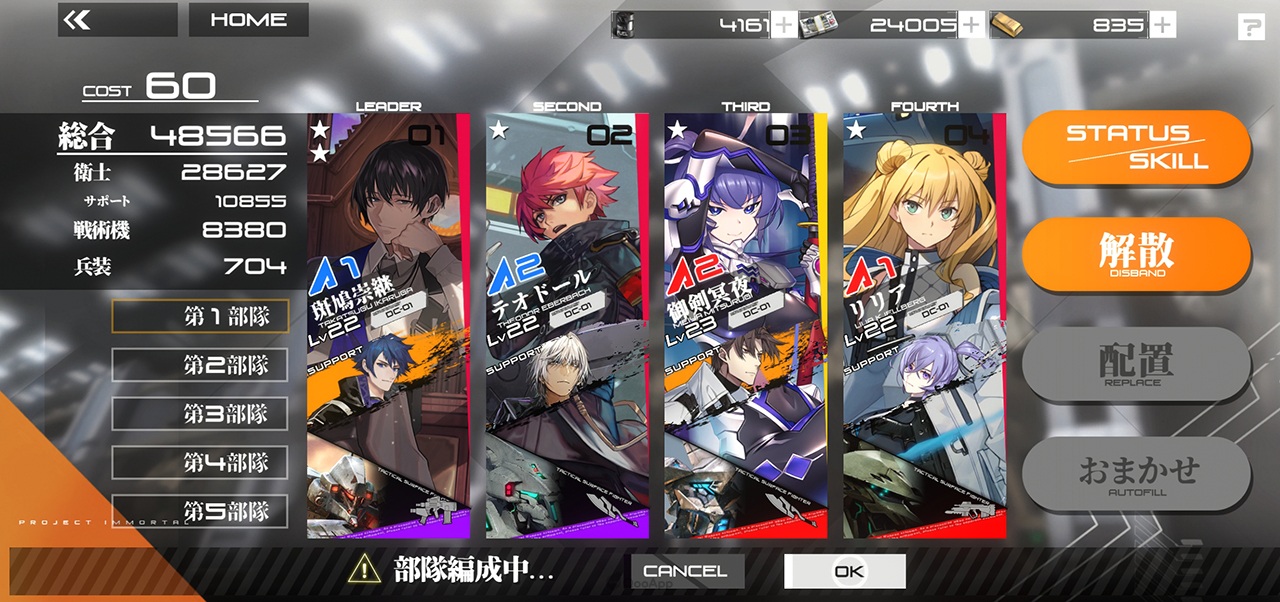This screenshot has height=602, width=1280.
Task: Use おまかせ AUTOFILL to fill the squad
Action: coord(1136,472)
